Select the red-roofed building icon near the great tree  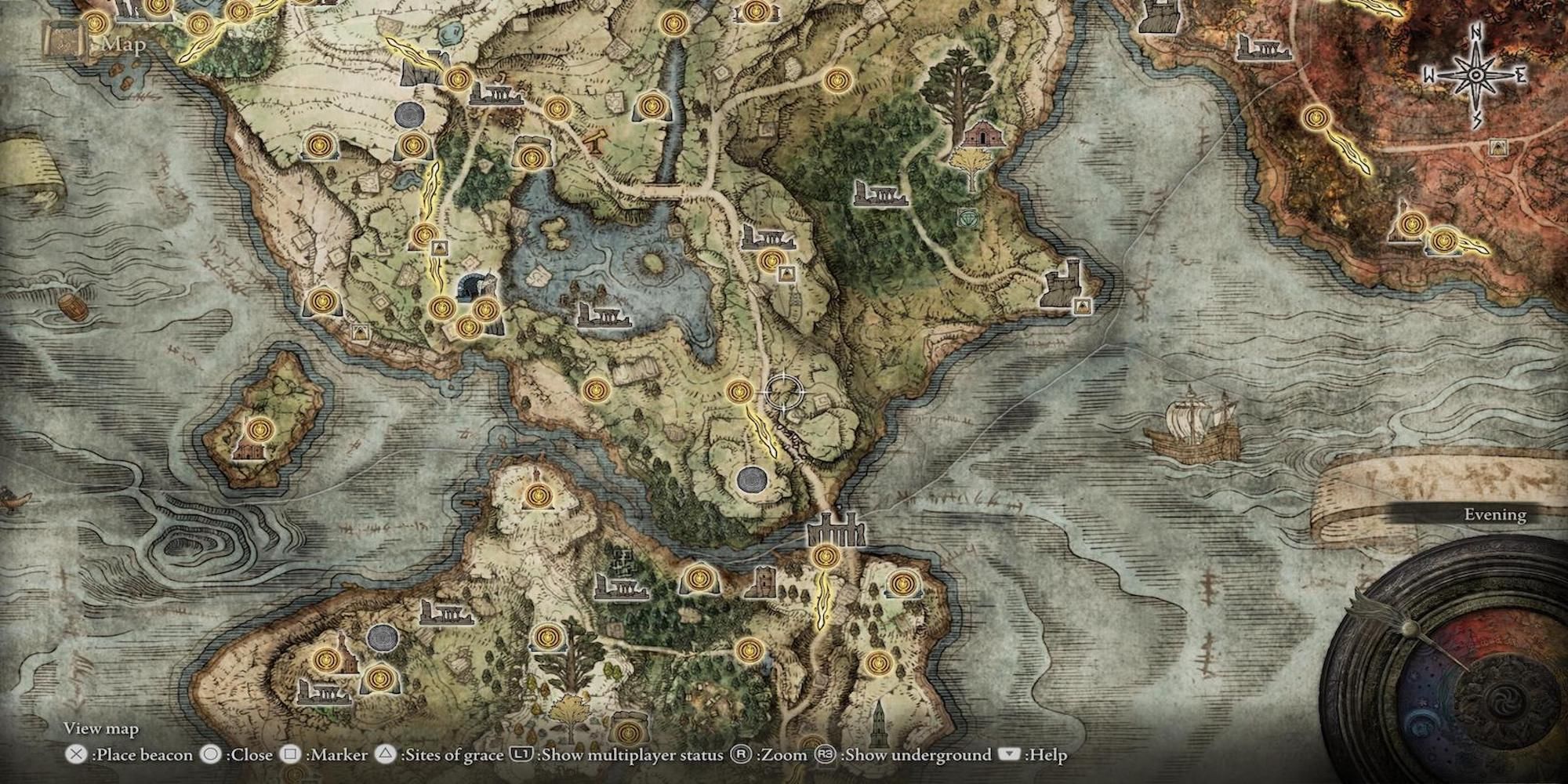[977, 134]
